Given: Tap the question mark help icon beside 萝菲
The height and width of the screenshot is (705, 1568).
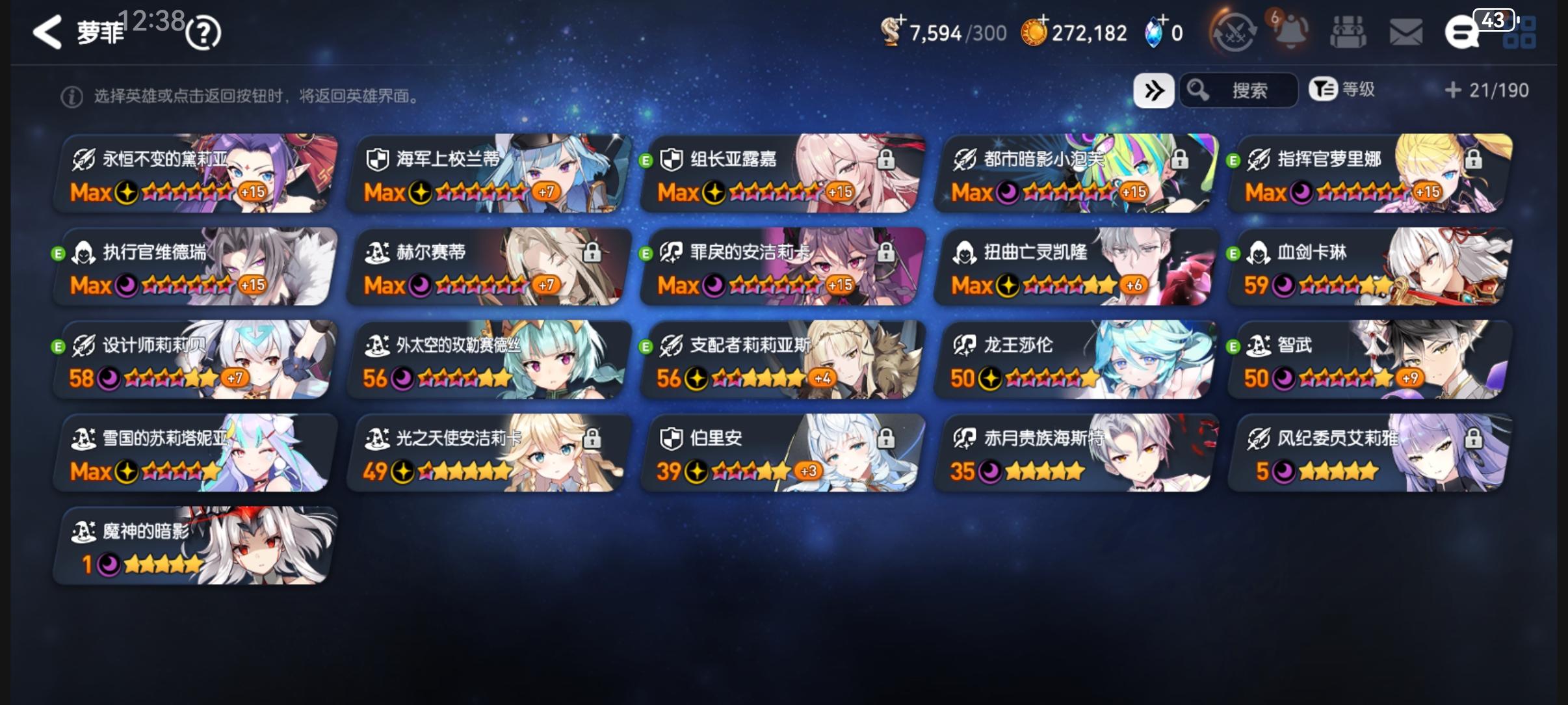Looking at the screenshot, I should (x=202, y=31).
